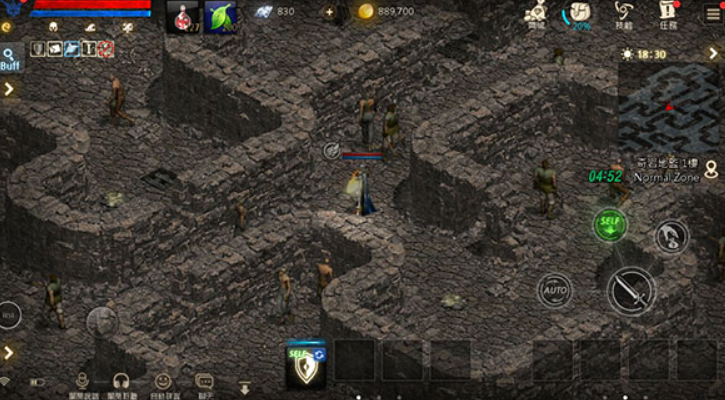The width and height of the screenshot is (725, 400).
Task: Toggle the AUTO combat button
Action: click(554, 290)
